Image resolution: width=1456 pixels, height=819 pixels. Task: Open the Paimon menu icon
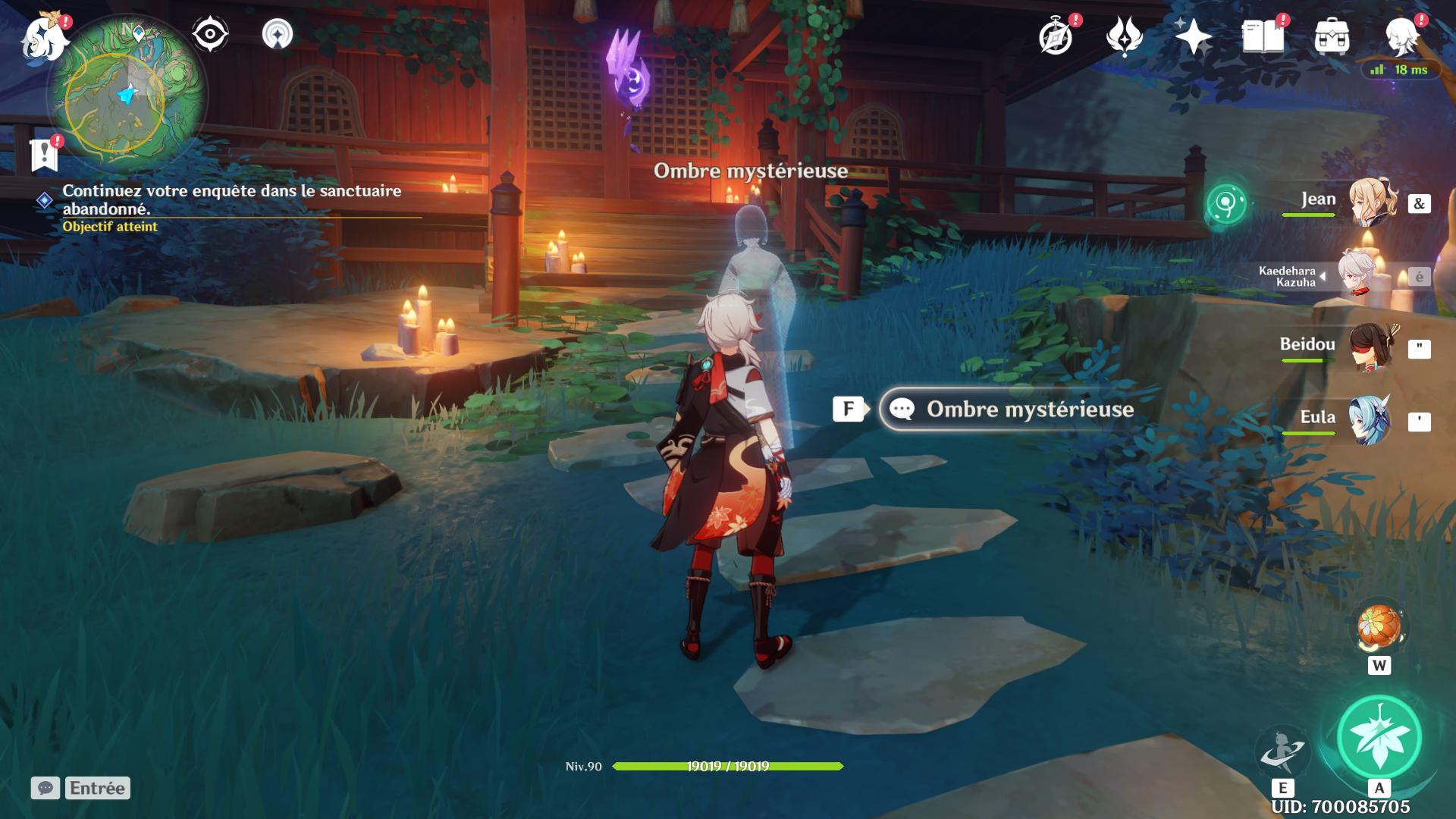tap(44, 38)
